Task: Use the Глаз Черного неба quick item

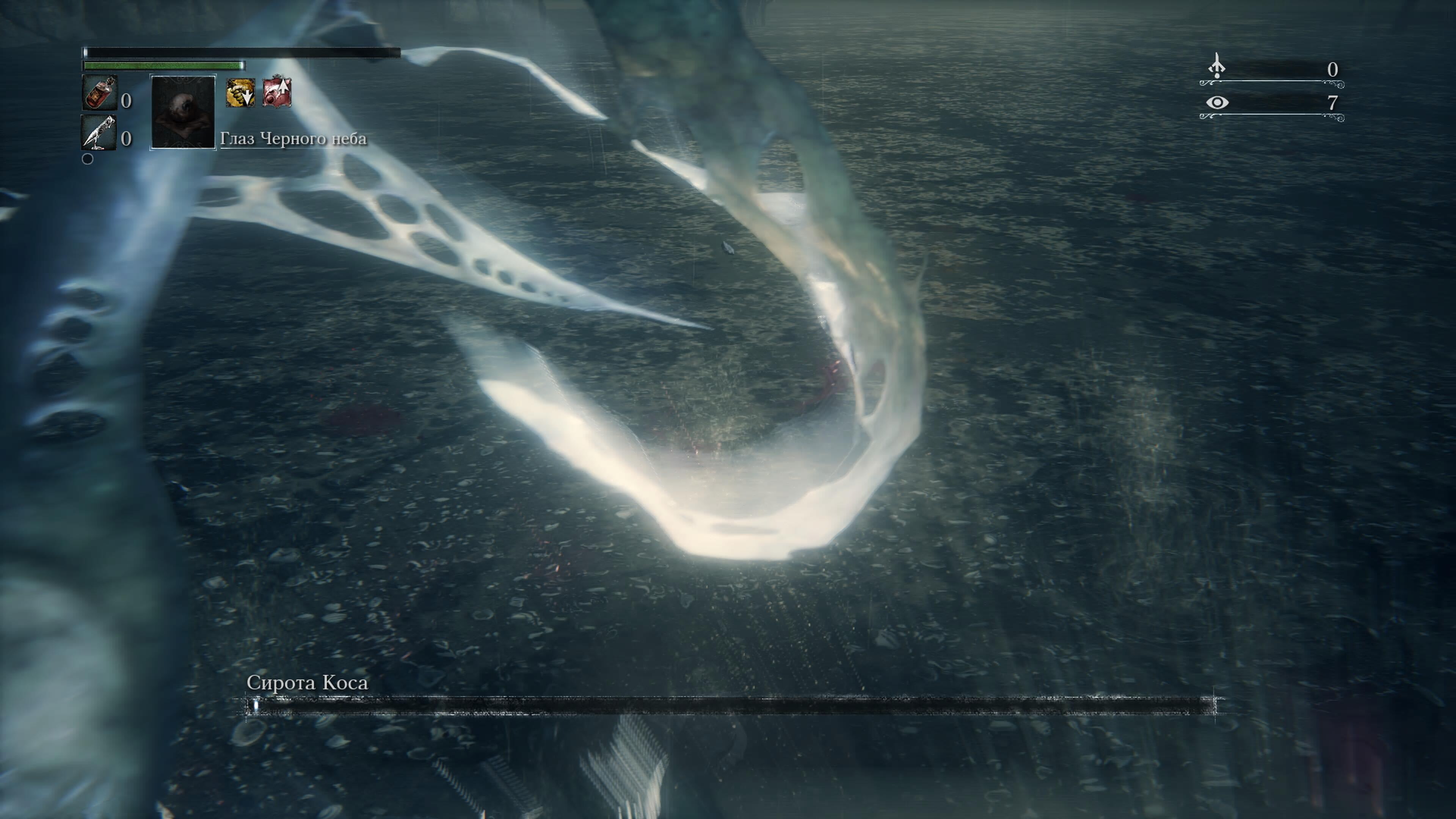Action: [x=183, y=112]
